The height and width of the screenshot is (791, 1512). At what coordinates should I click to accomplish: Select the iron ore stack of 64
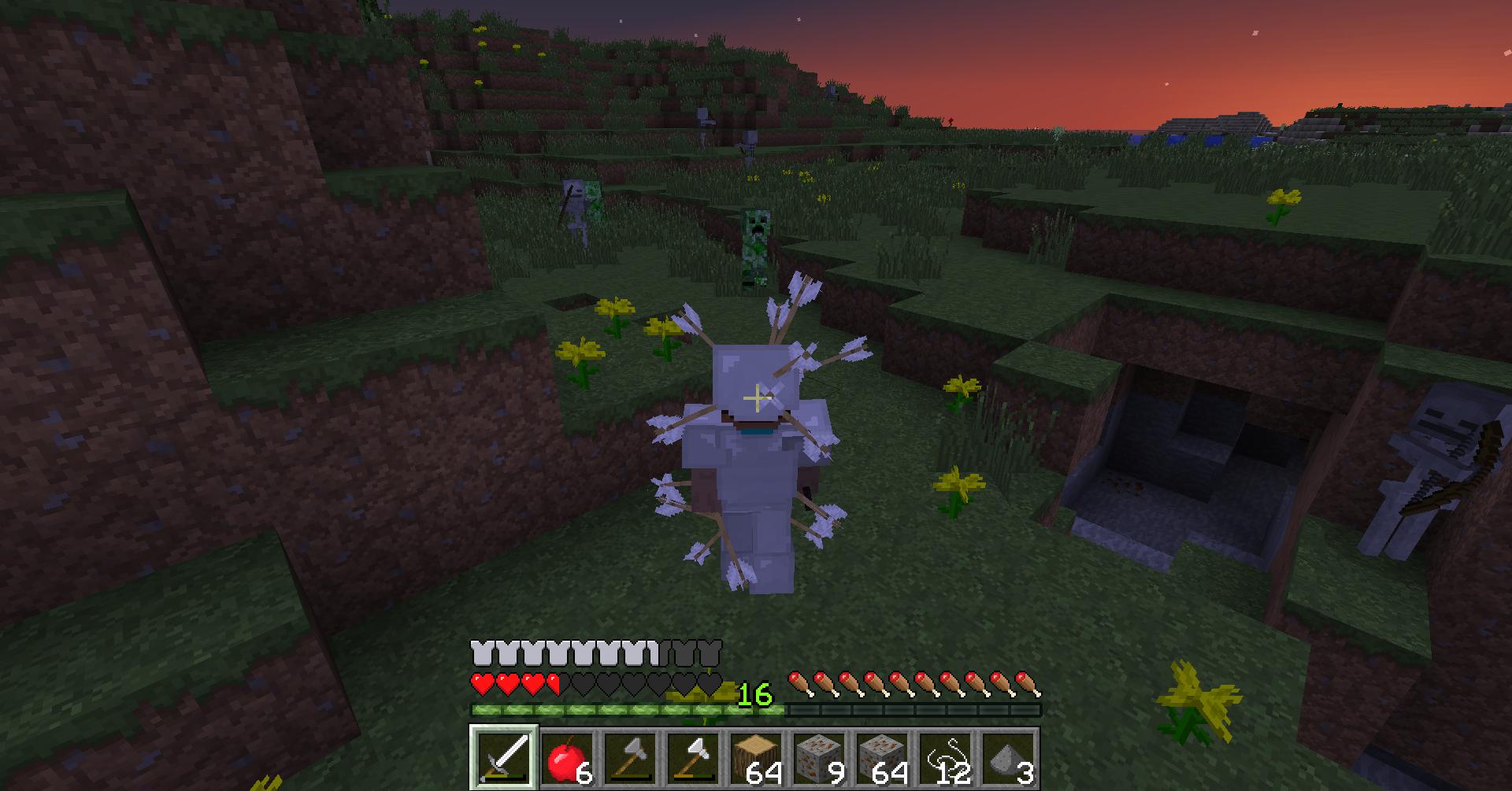[x=883, y=758]
